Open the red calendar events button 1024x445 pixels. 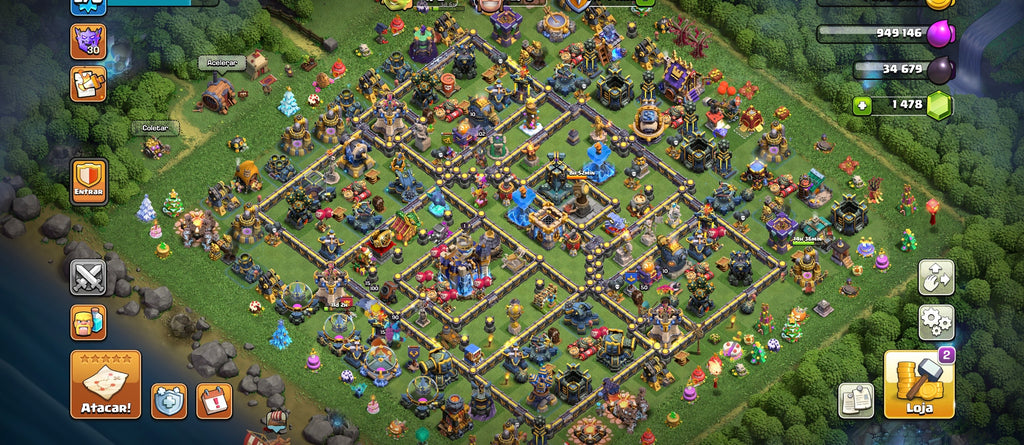pyautogui.click(x=214, y=400)
